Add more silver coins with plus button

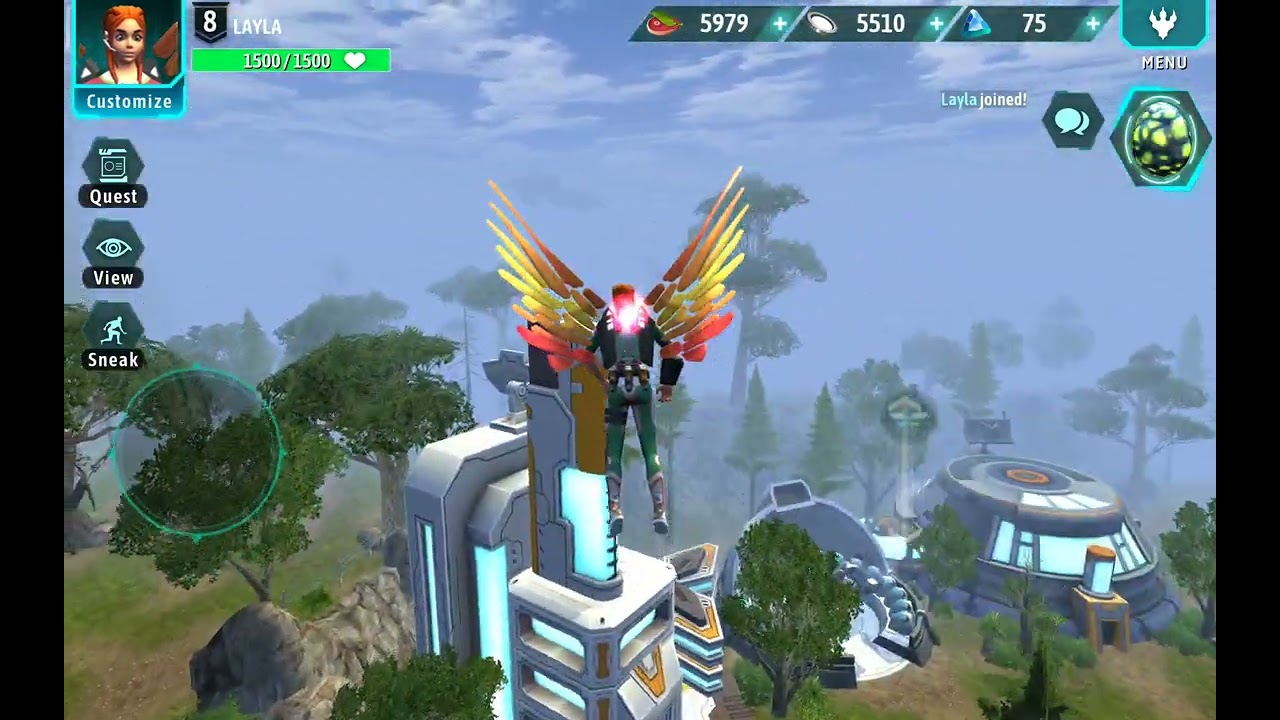937,24
